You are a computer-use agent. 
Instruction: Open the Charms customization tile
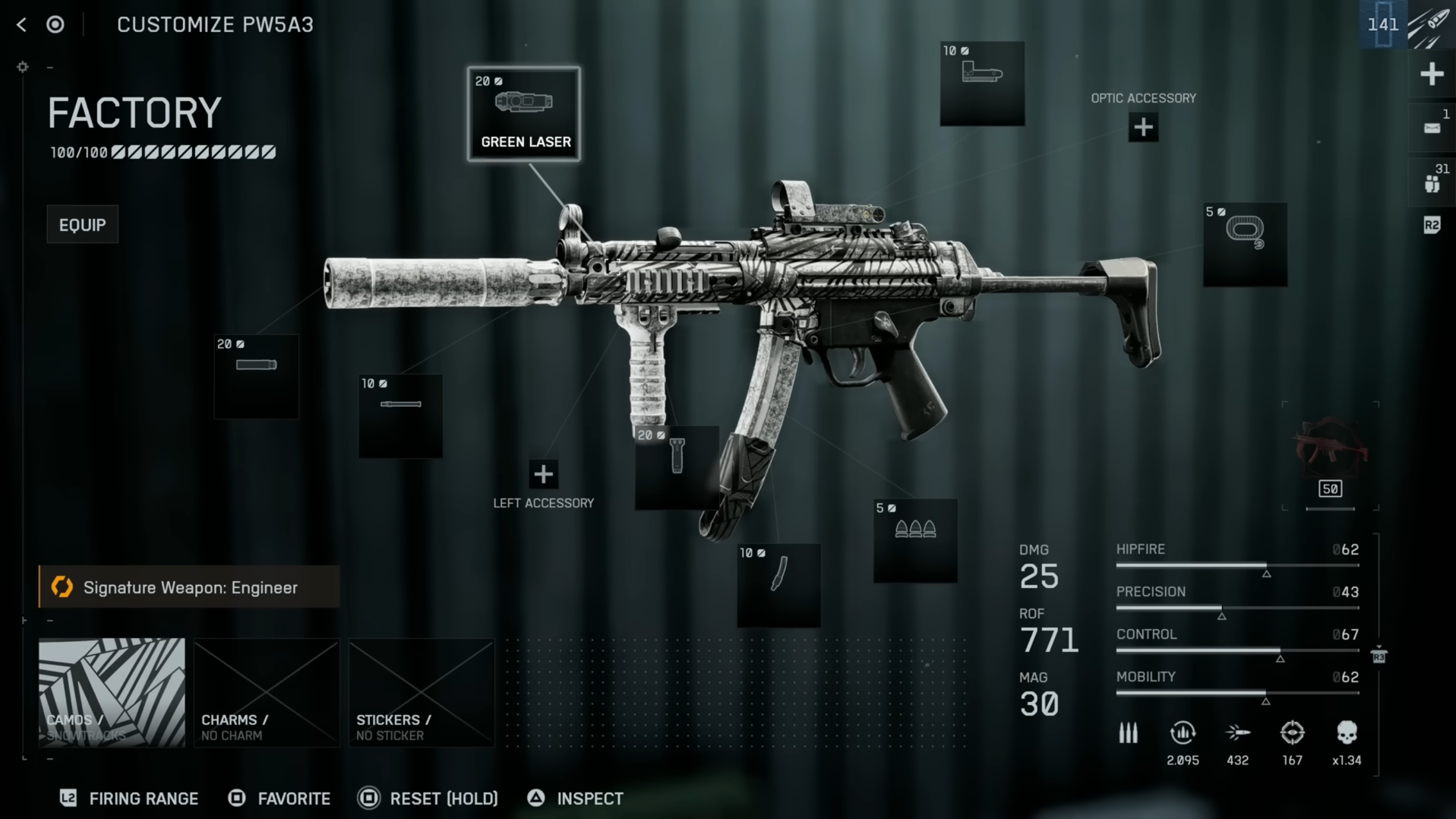pos(266,692)
